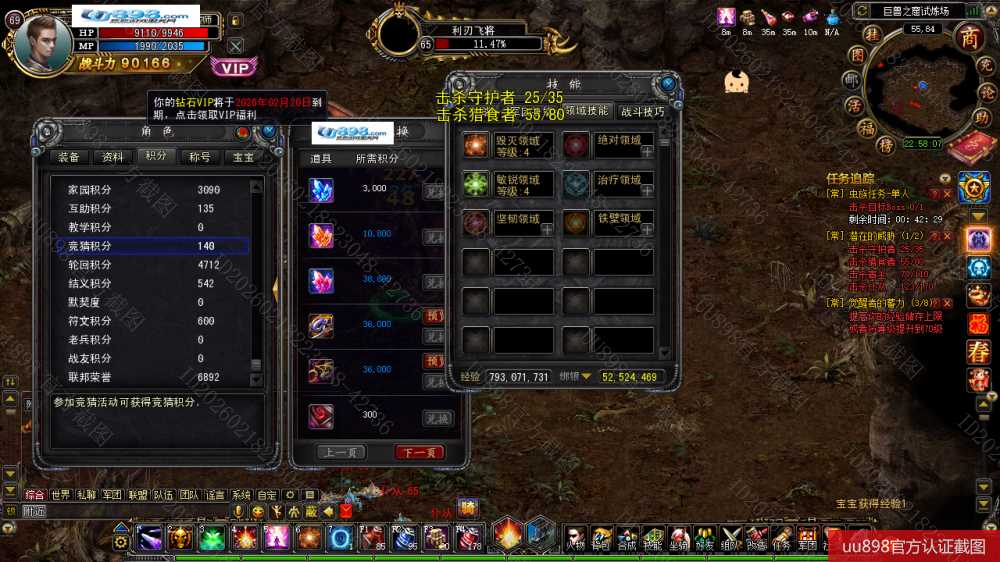Select the 家园积分 row
The image size is (1000, 562).
click(150, 190)
